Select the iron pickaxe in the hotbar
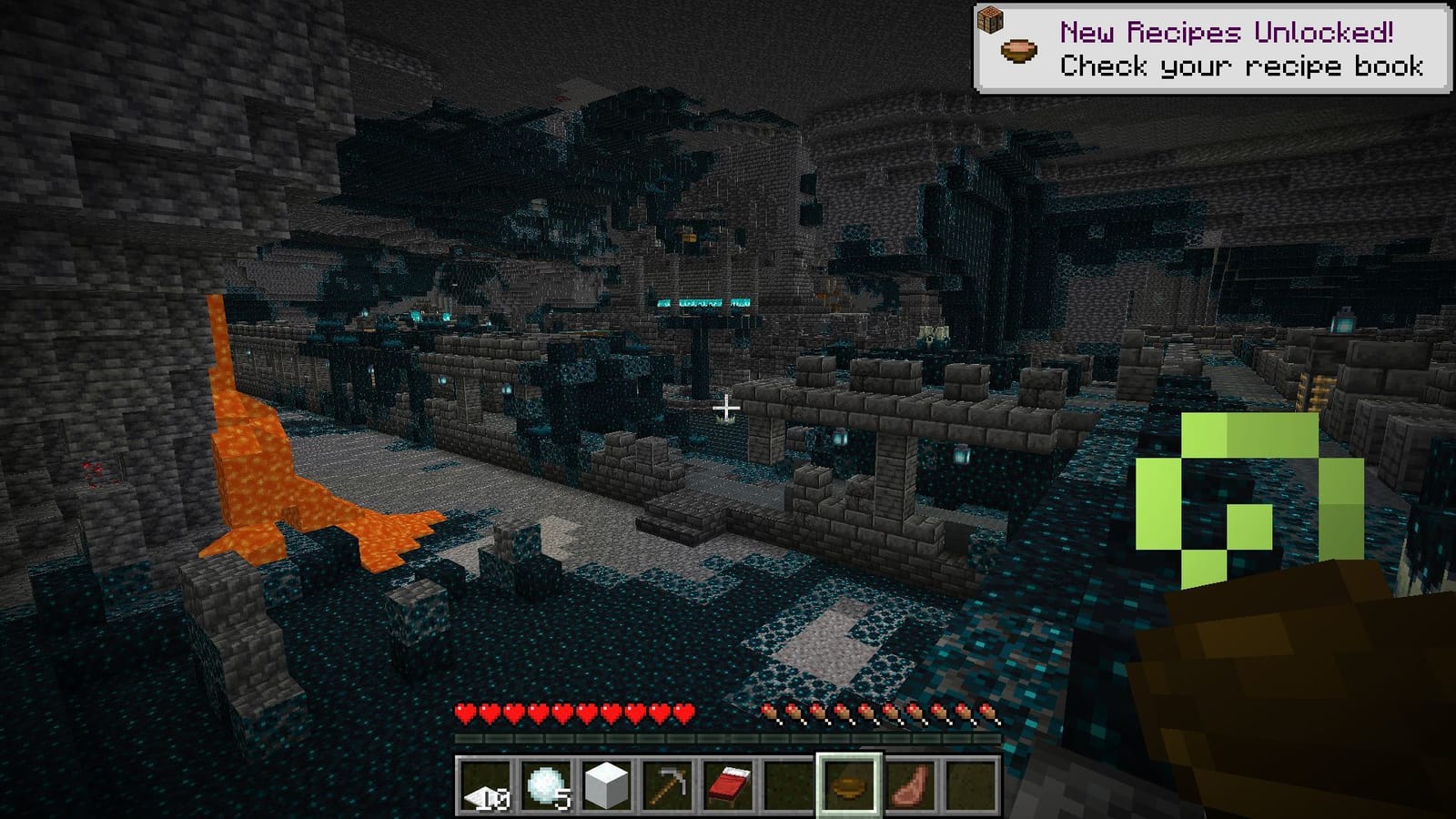Screen dimensions: 1456x819 [670, 787]
